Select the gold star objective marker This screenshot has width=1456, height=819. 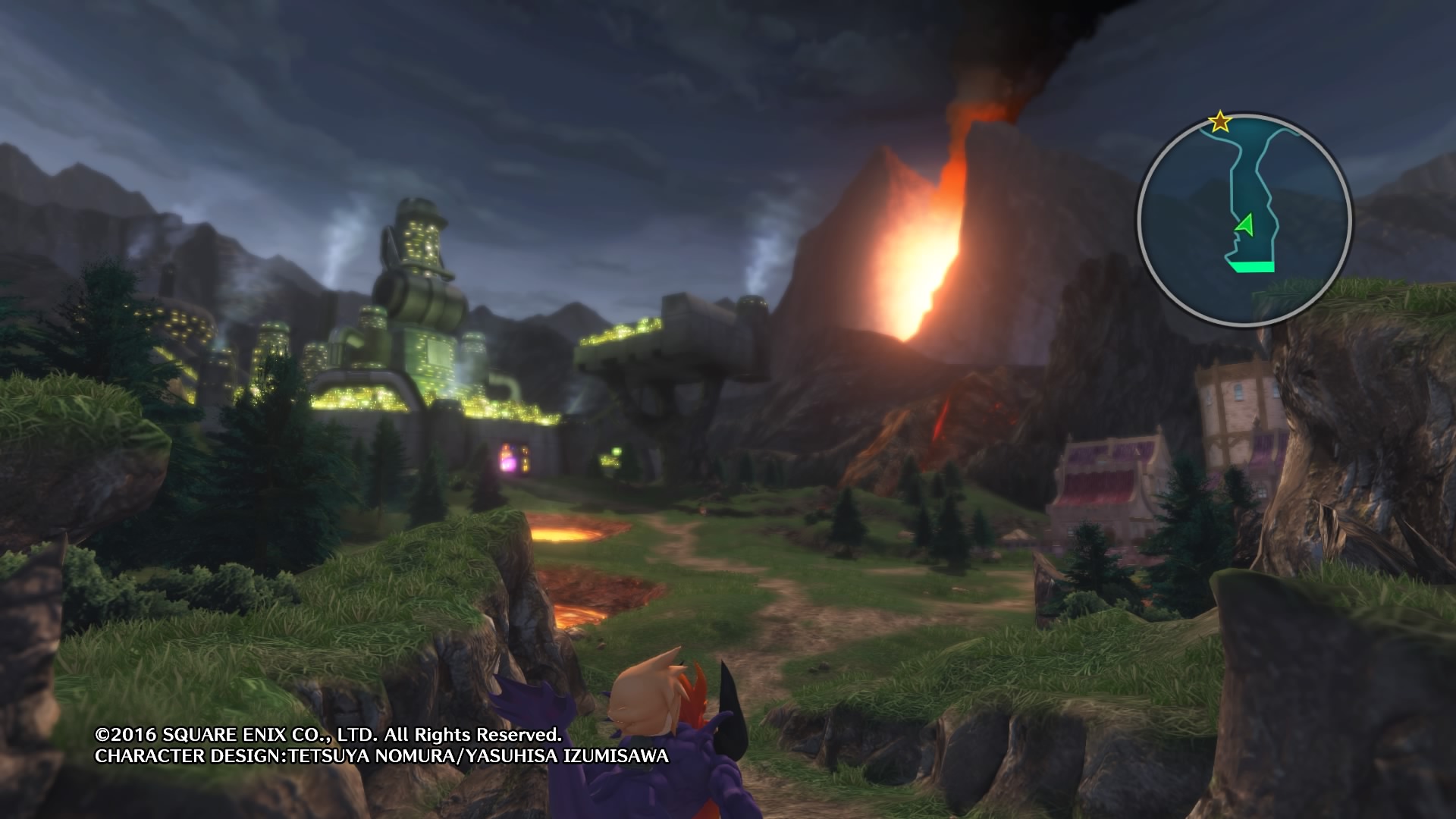click(1219, 121)
